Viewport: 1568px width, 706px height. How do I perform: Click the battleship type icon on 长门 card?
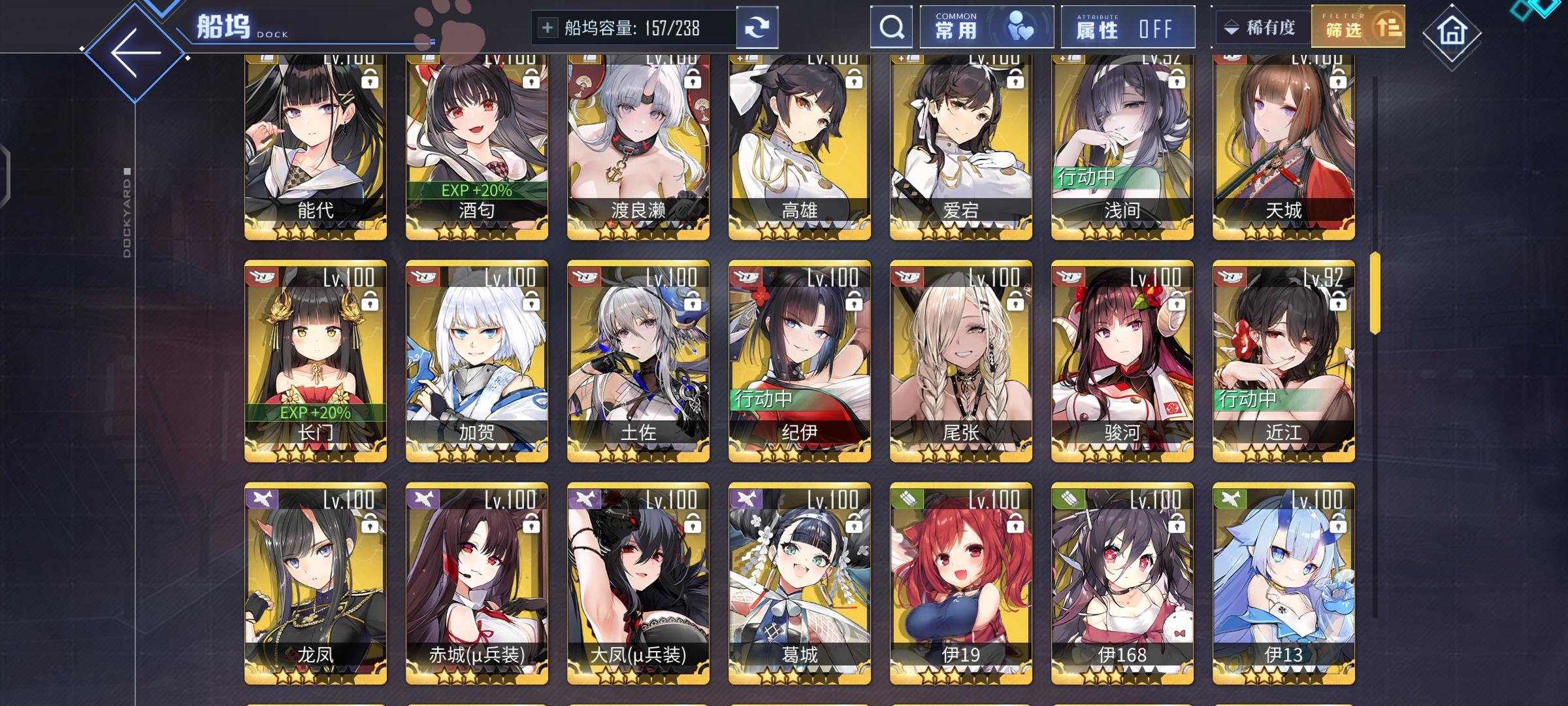click(x=263, y=277)
